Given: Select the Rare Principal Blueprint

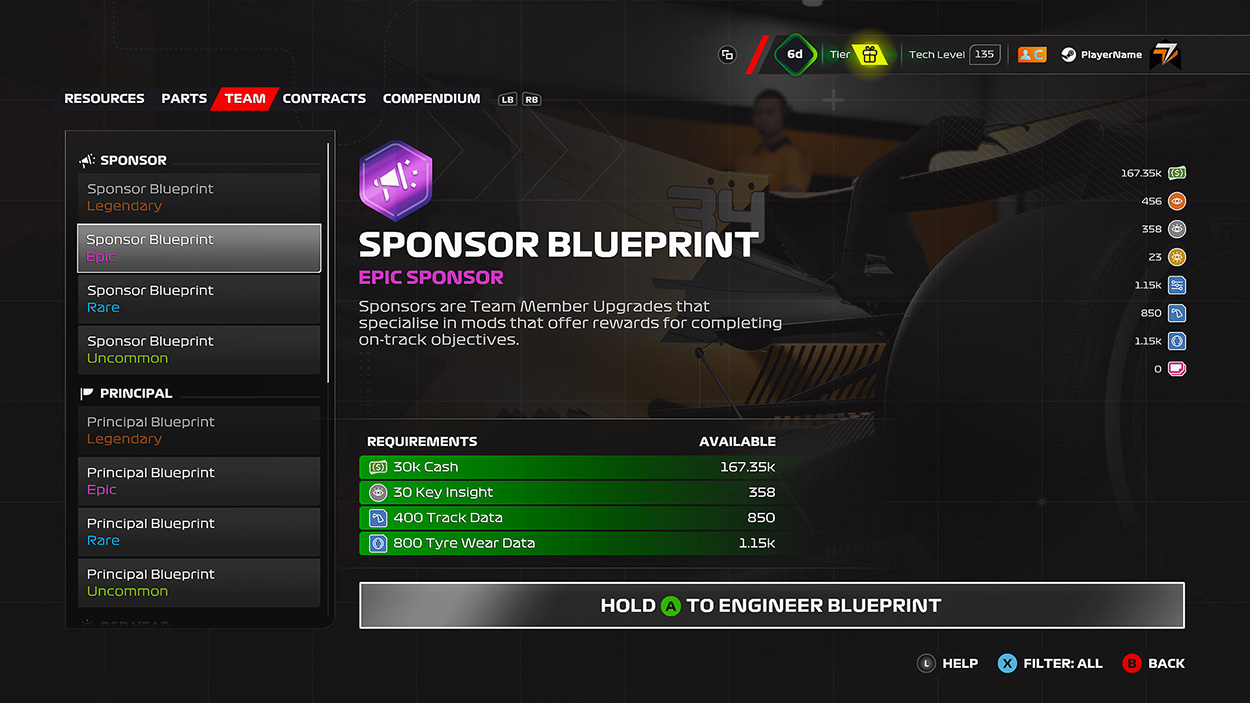Looking at the screenshot, I should [199, 532].
